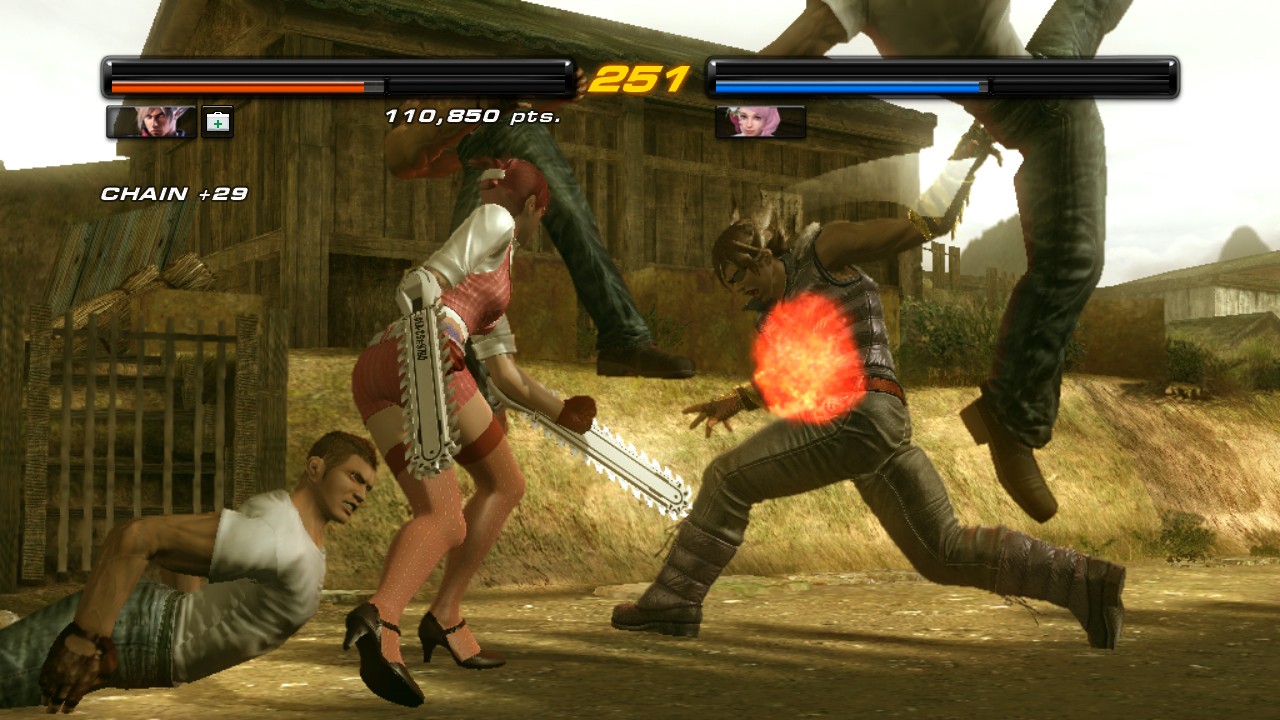
Task: Select the player character portrait
Action: (x=151, y=122)
